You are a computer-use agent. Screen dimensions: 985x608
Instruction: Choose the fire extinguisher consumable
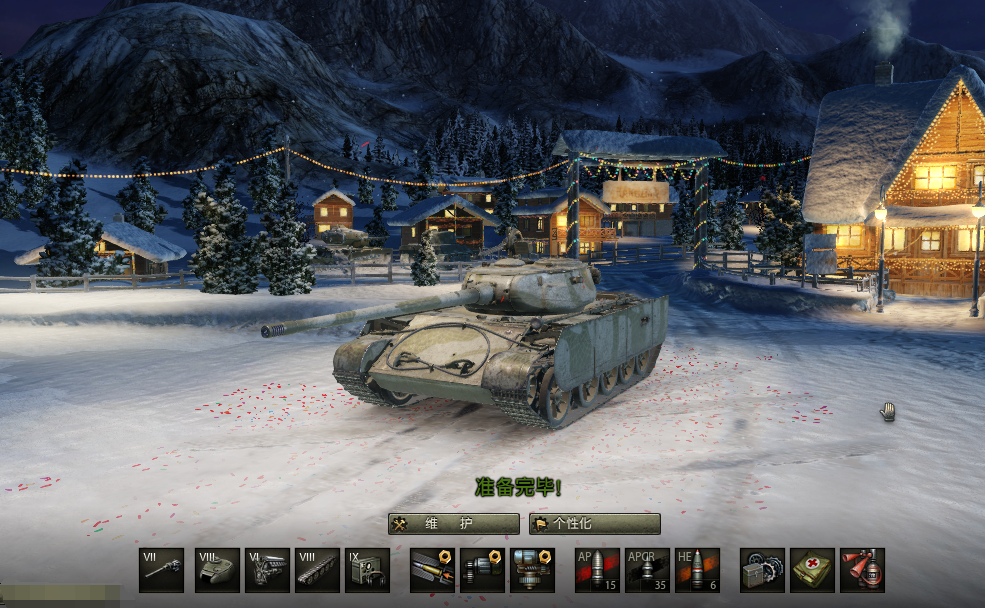pyautogui.click(x=862, y=570)
